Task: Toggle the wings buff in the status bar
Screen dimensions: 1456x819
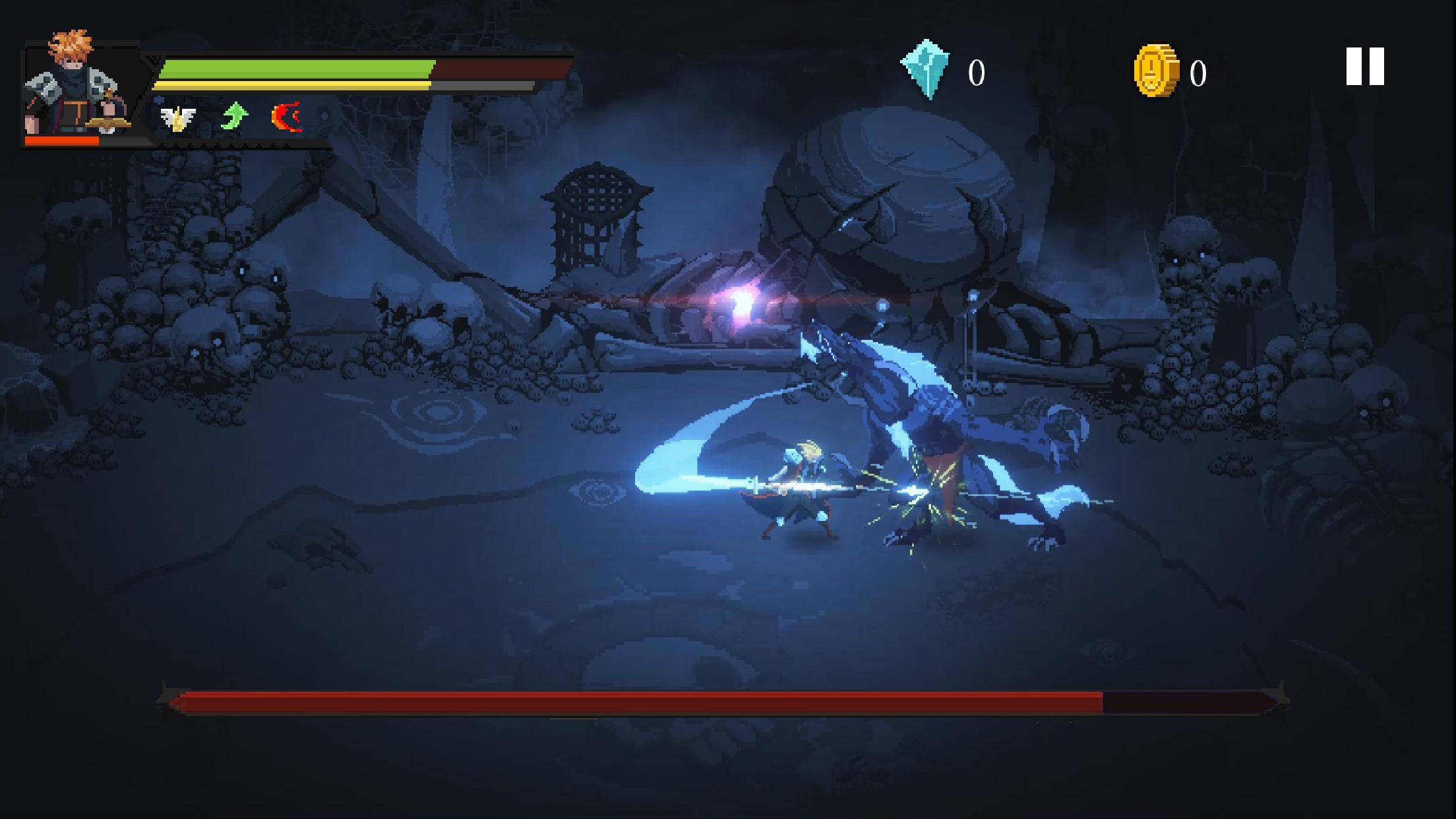Action: (177, 117)
